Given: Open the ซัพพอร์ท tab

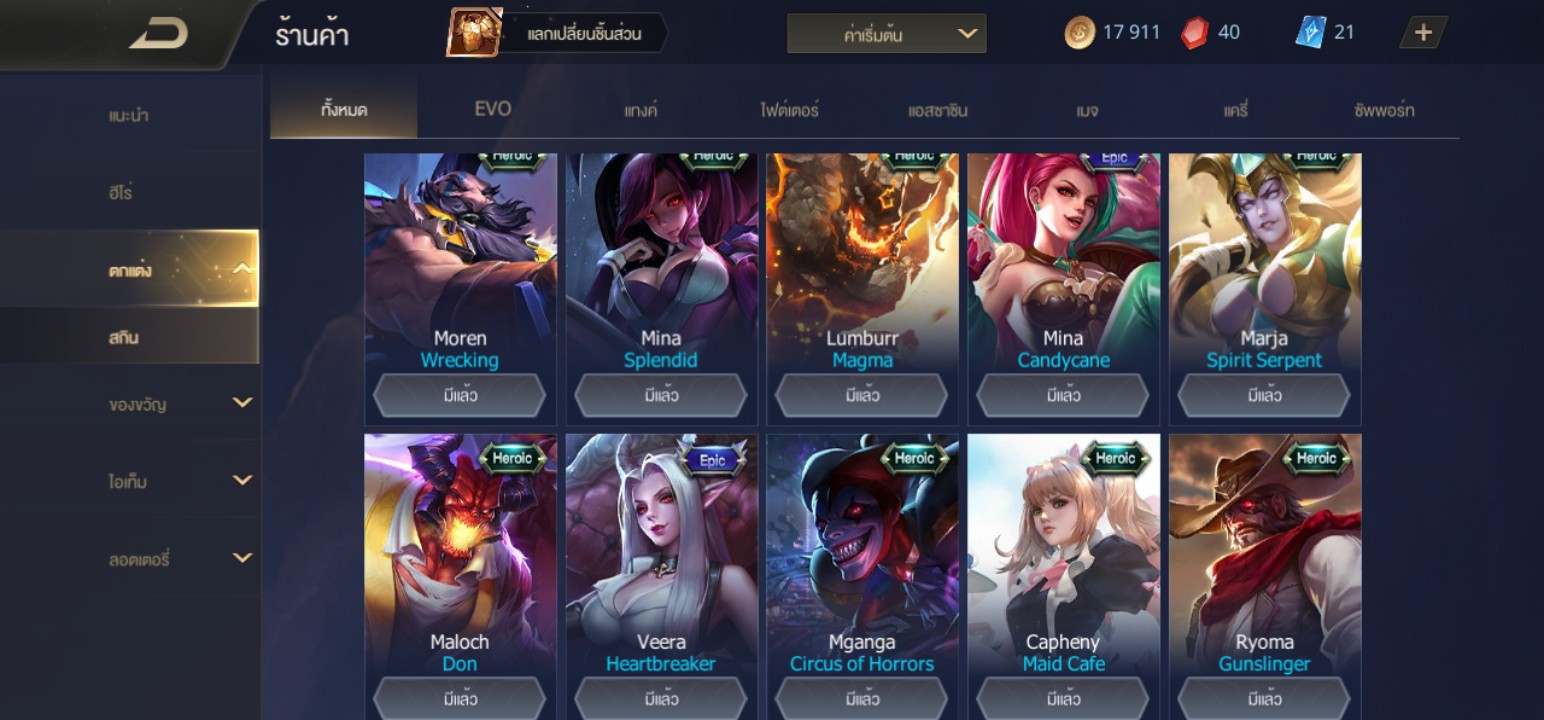Looking at the screenshot, I should [1384, 110].
